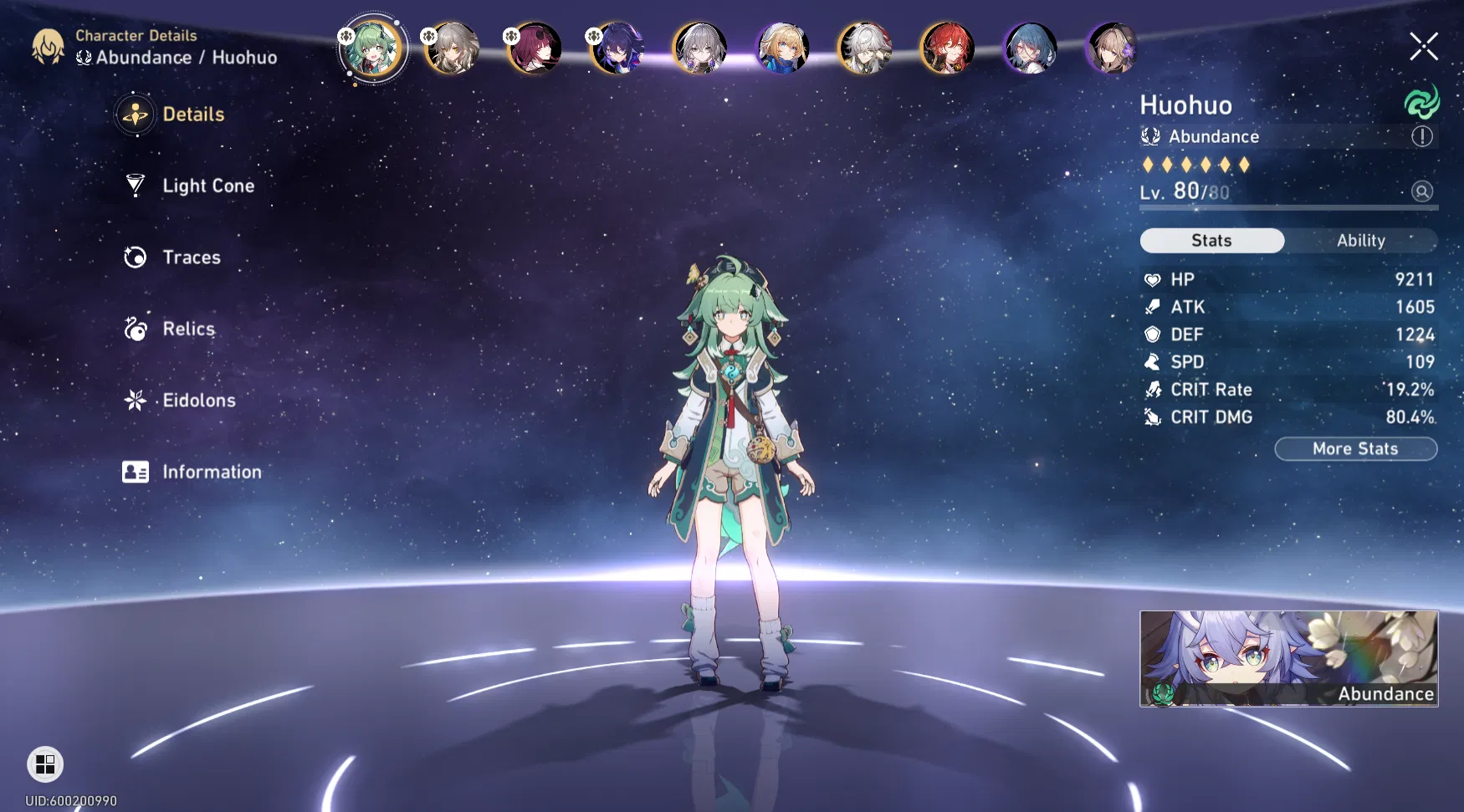Select the Traces section
Screen dimensions: 1464x812
pos(191,258)
